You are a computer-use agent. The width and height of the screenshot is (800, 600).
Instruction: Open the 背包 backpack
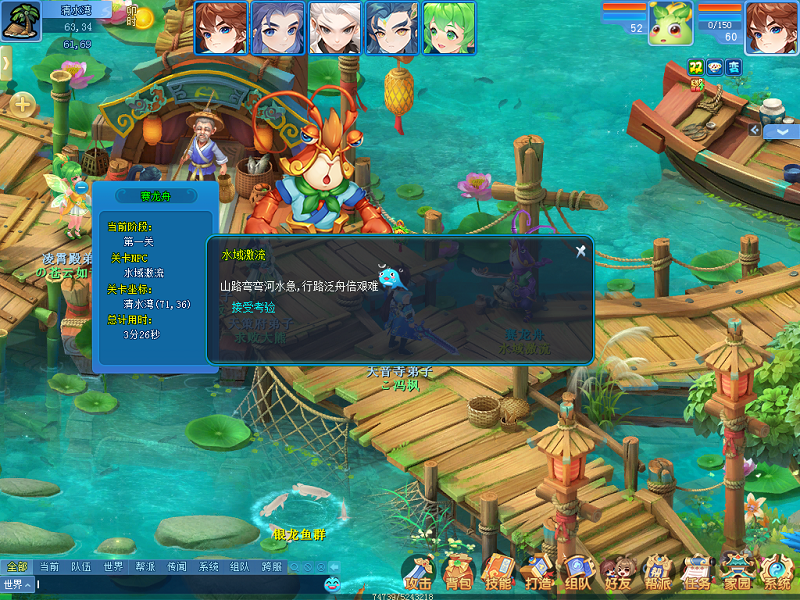coord(458,574)
